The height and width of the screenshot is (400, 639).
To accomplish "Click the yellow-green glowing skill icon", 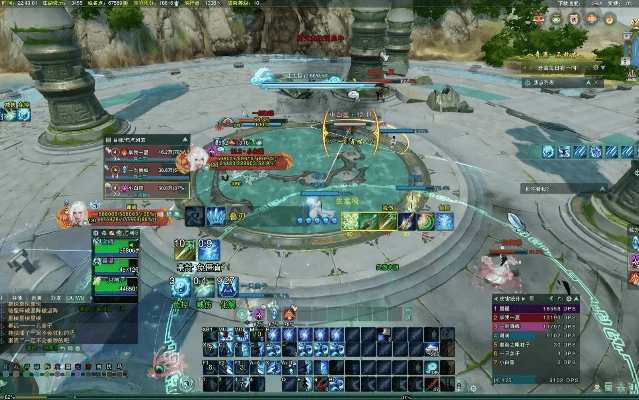I will [x=350, y=221].
